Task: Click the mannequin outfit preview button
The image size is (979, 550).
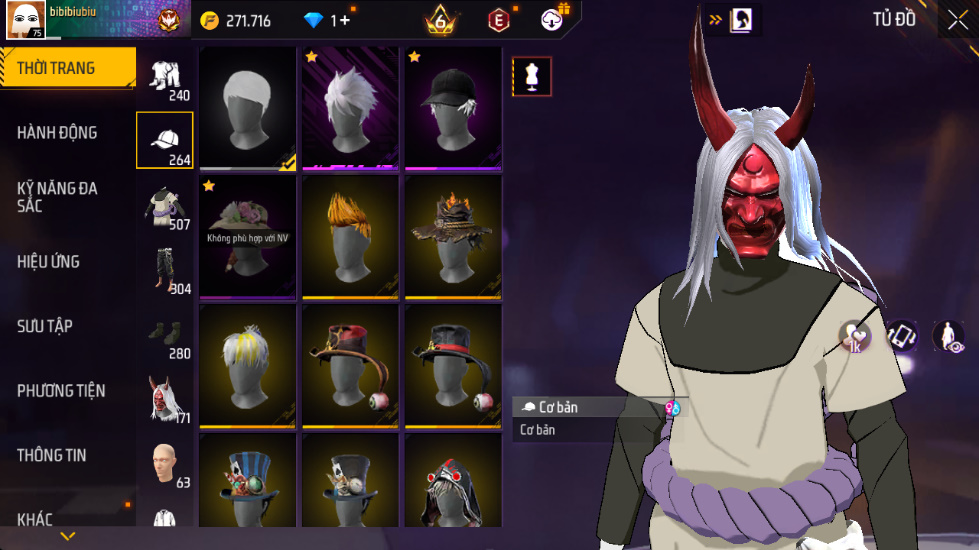Action: [532, 76]
